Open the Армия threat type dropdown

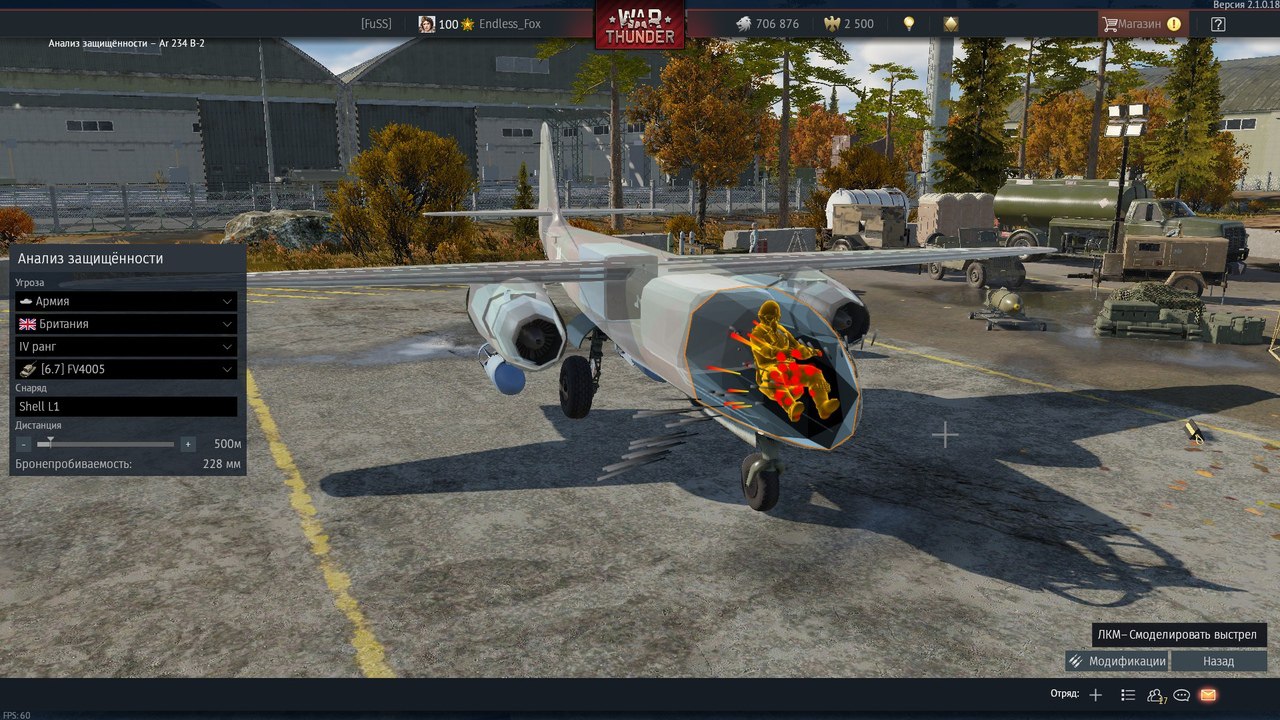coord(126,301)
